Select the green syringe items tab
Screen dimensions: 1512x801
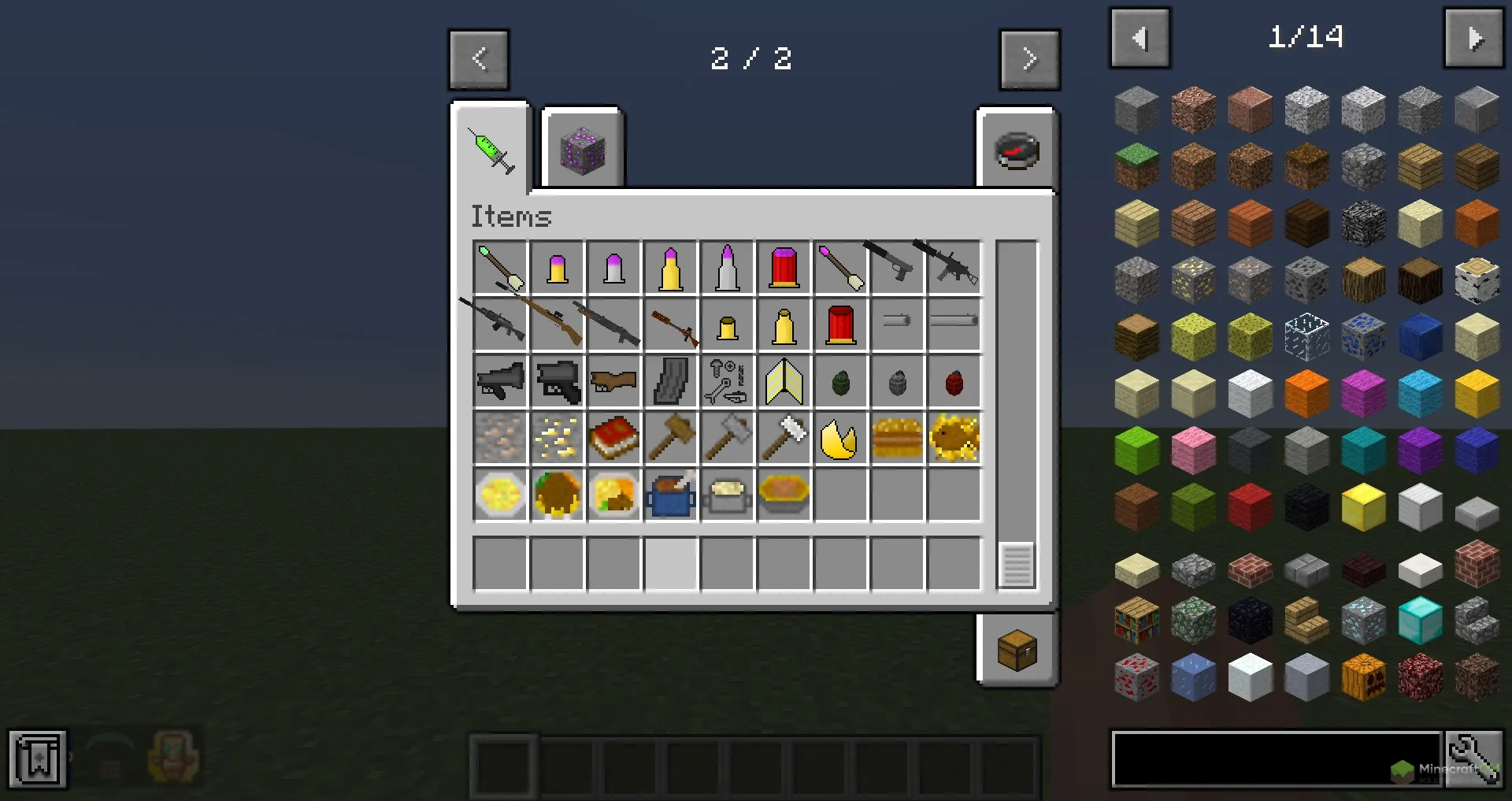pos(491,150)
